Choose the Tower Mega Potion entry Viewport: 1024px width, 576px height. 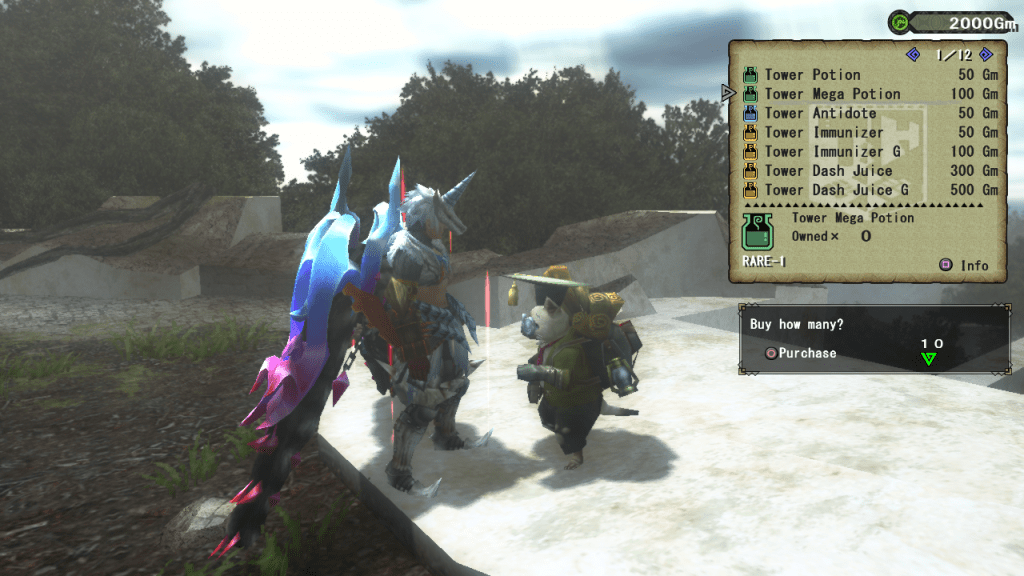tap(832, 94)
